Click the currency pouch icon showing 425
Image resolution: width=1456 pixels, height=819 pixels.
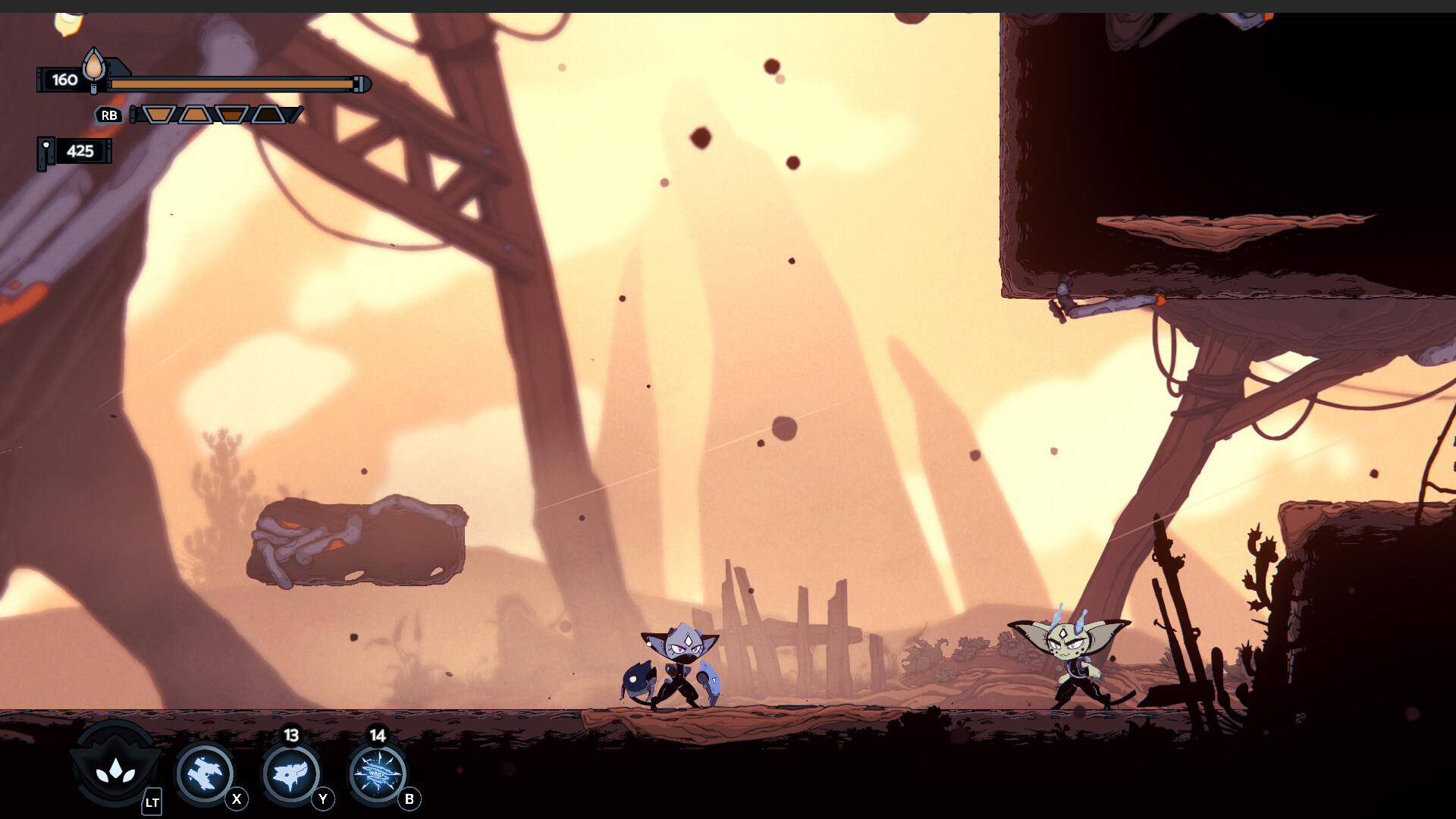48,152
